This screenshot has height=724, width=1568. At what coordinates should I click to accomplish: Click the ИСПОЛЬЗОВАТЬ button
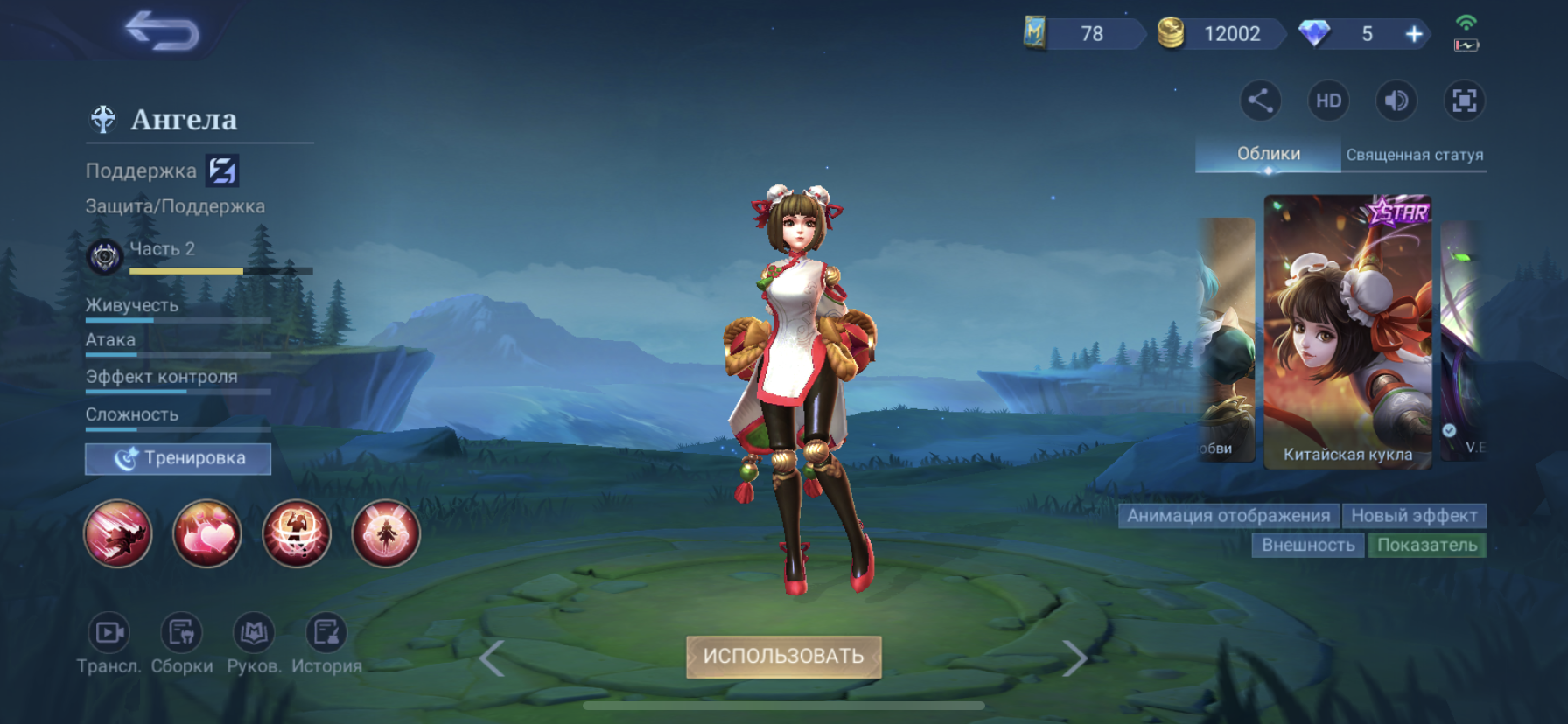point(783,657)
